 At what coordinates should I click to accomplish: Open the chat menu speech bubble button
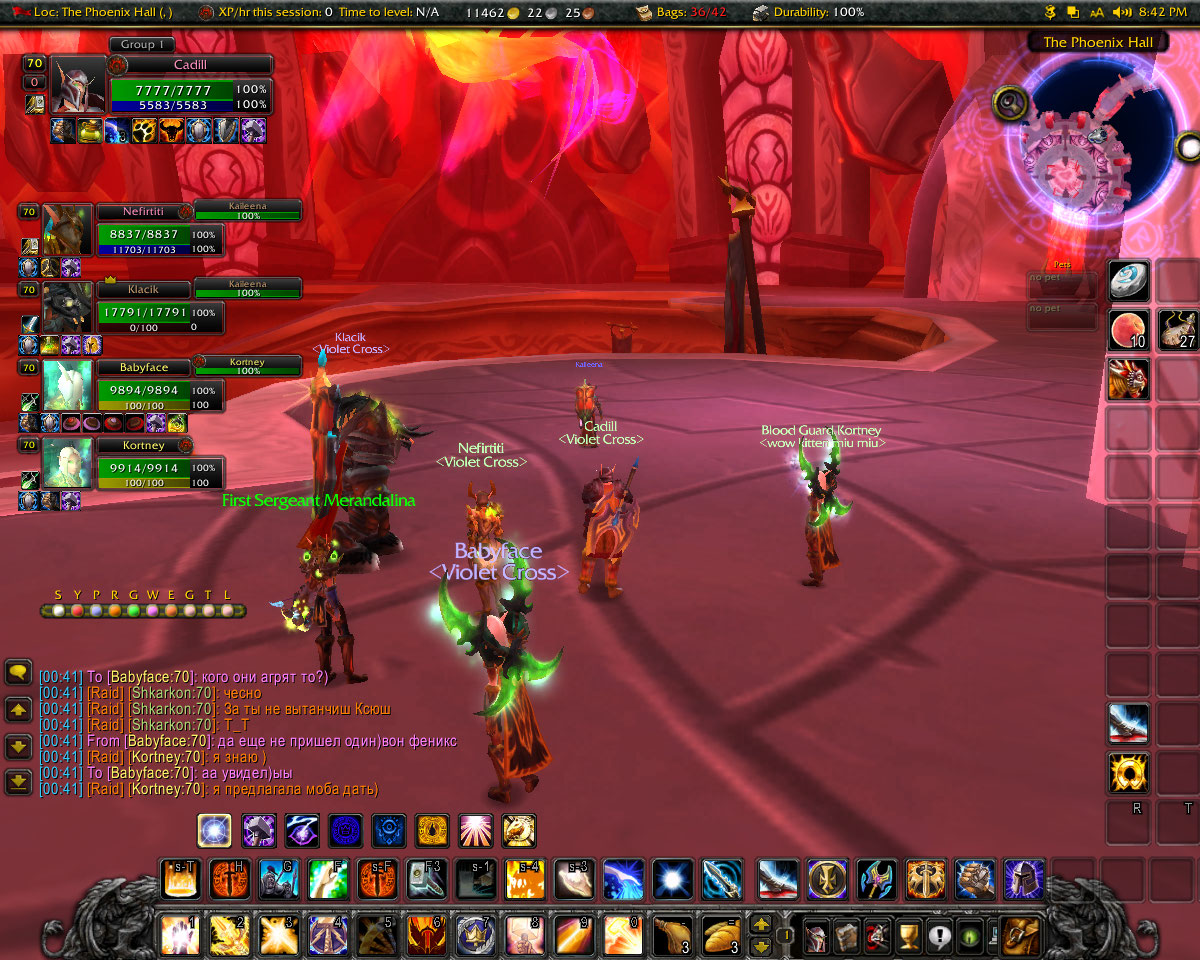coord(18,672)
